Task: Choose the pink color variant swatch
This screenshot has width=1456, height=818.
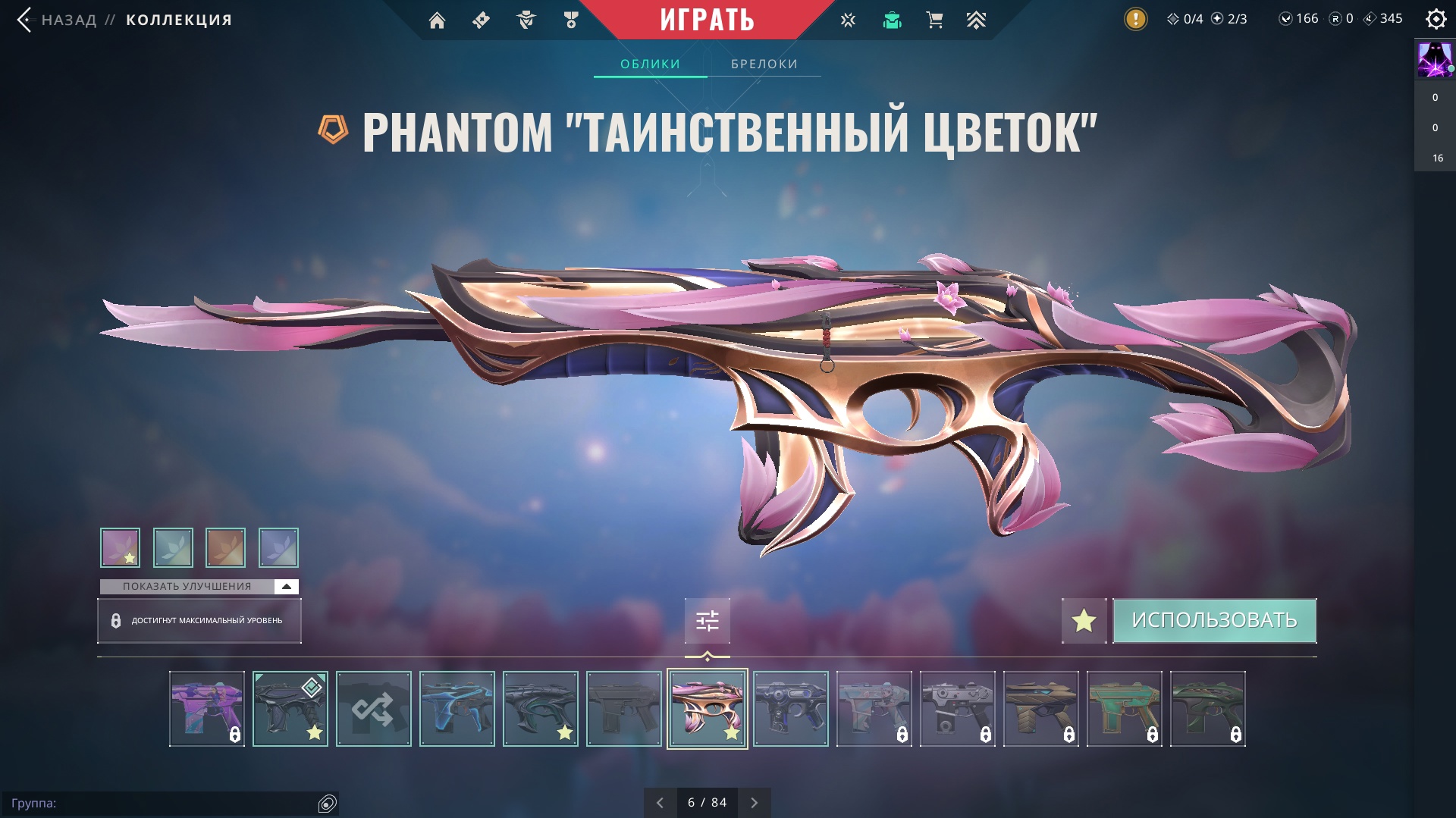Action: [x=120, y=547]
